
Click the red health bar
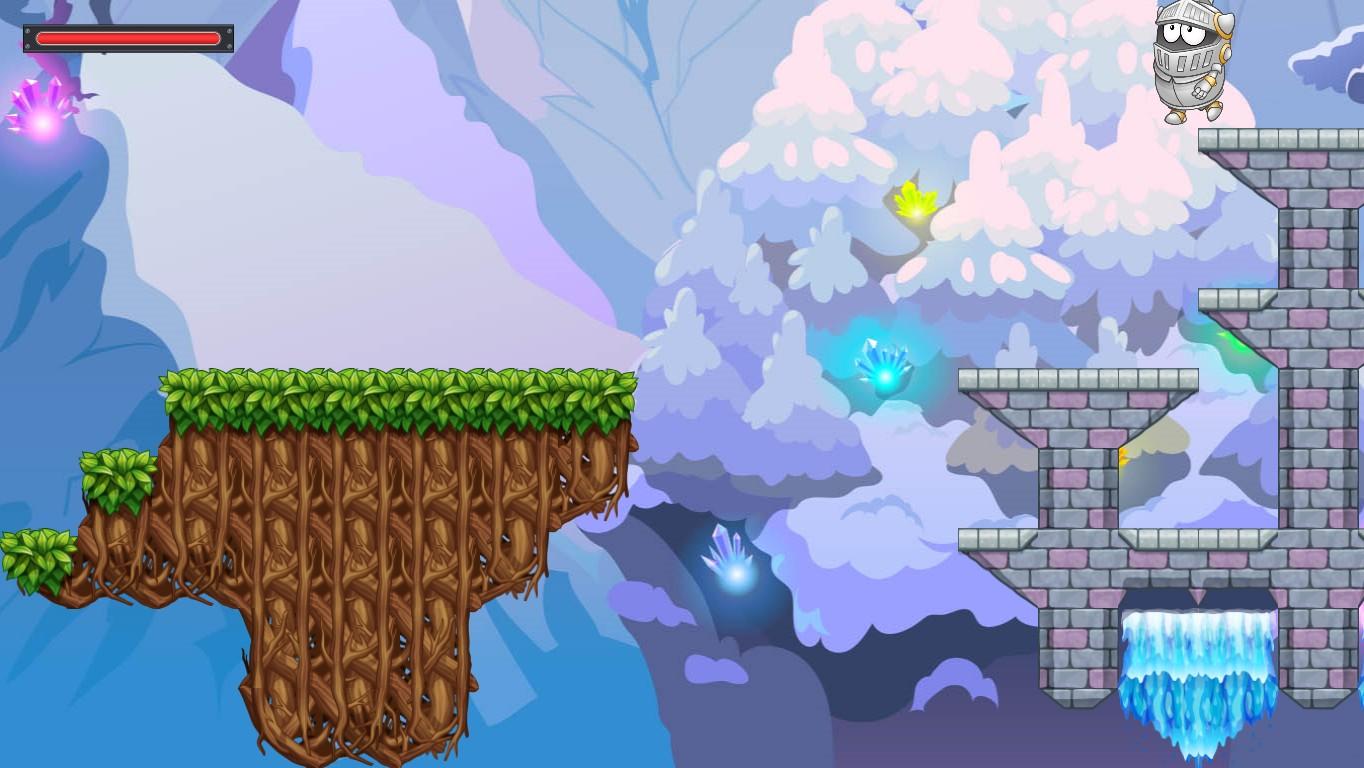pyautogui.click(x=128, y=38)
